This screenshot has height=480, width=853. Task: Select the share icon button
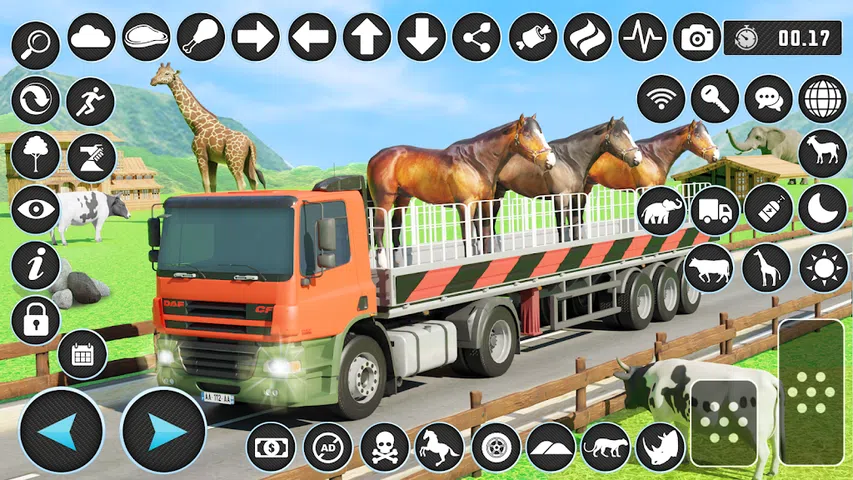pyautogui.click(x=476, y=37)
